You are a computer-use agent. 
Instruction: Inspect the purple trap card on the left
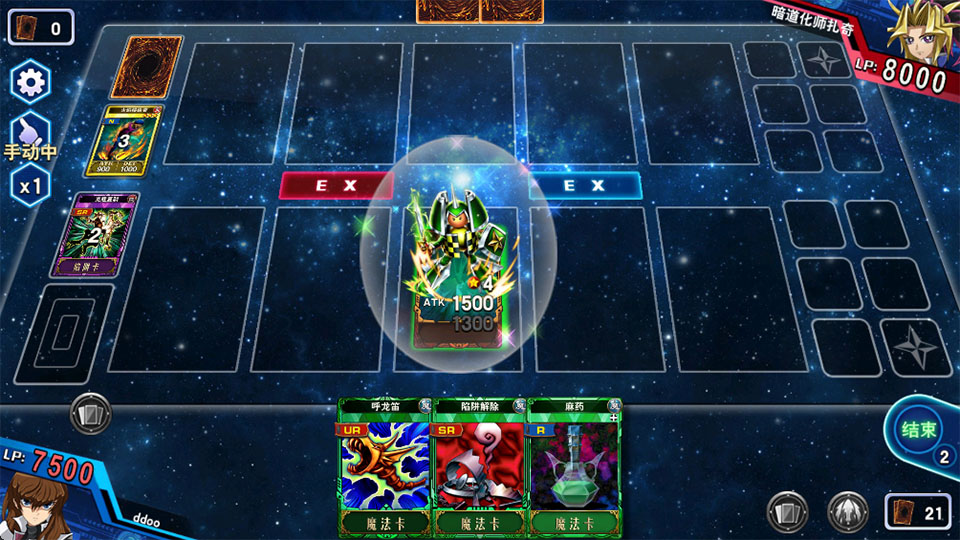104,236
